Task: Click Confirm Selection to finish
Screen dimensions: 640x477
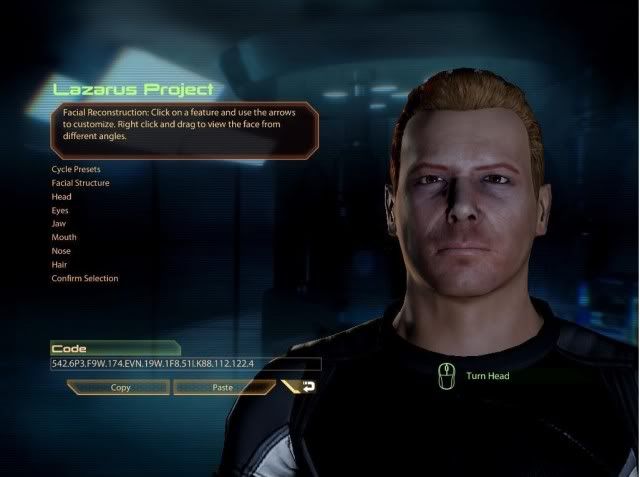Action: point(85,278)
